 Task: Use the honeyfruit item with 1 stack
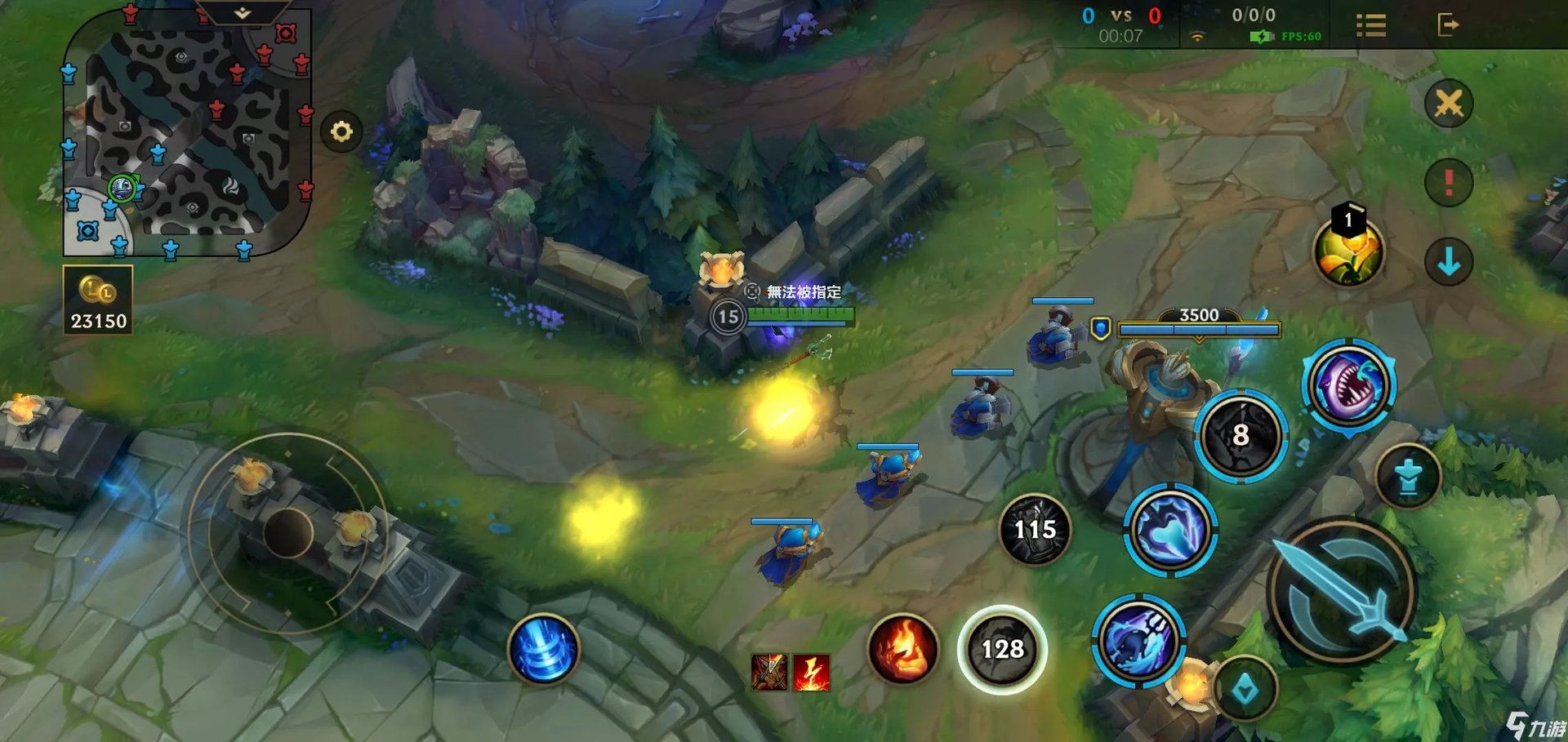pyautogui.click(x=1347, y=251)
